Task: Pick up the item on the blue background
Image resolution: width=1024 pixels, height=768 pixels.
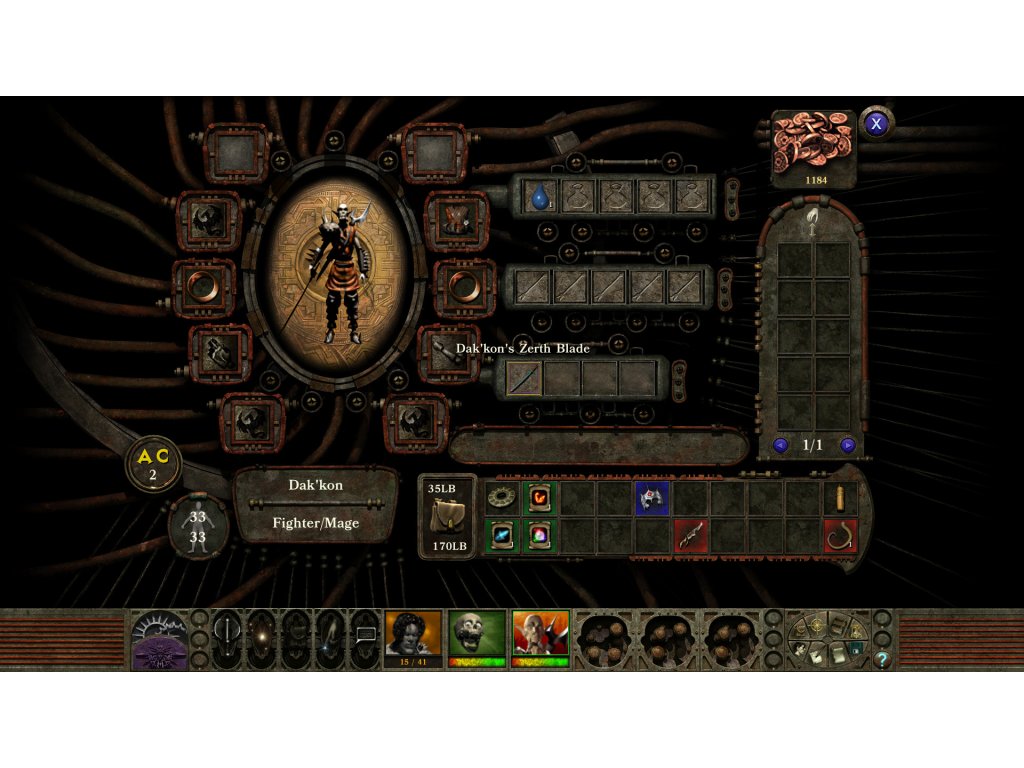Action: pyautogui.click(x=653, y=497)
